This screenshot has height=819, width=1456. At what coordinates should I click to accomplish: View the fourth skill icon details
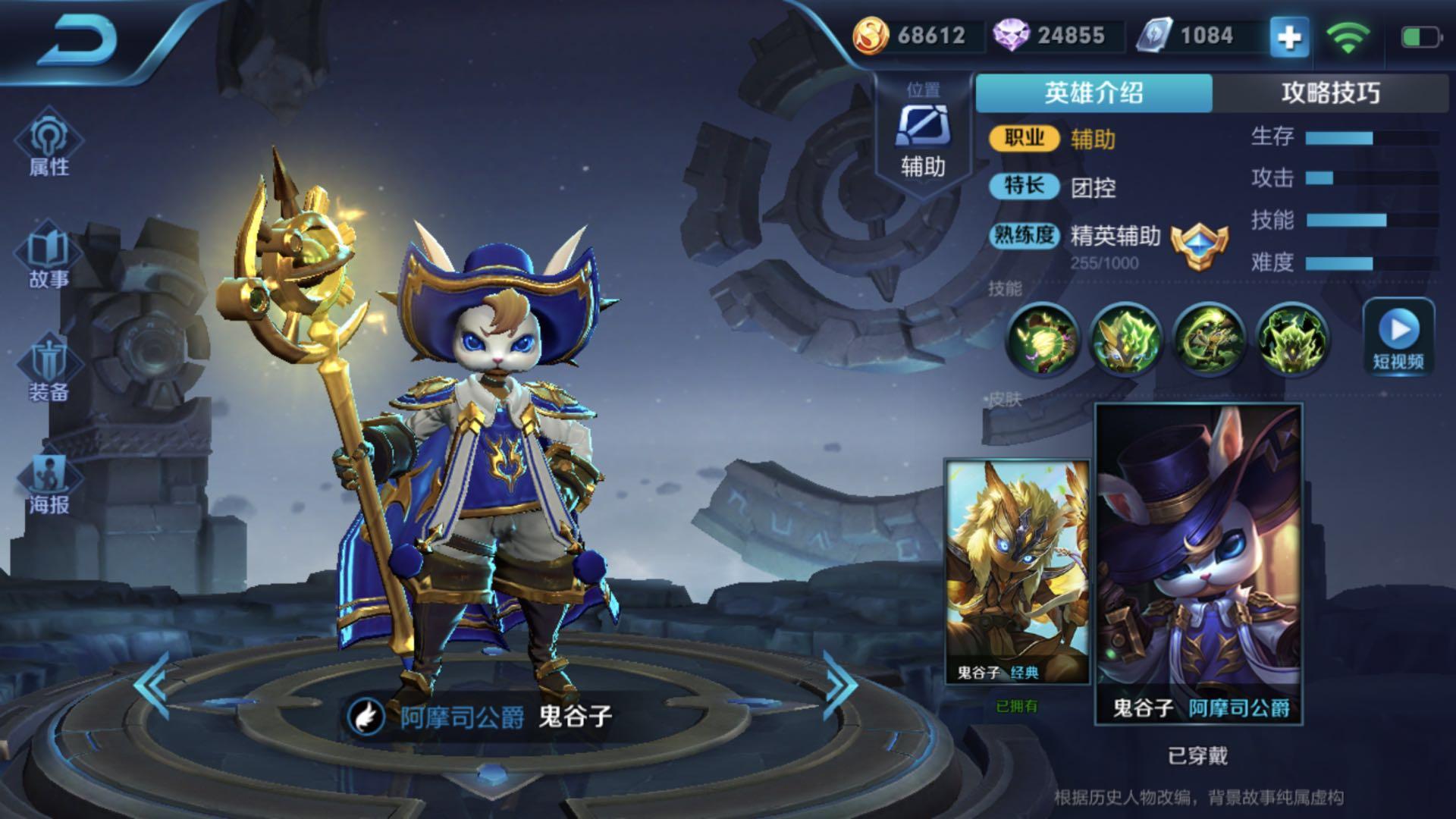click(x=1291, y=340)
